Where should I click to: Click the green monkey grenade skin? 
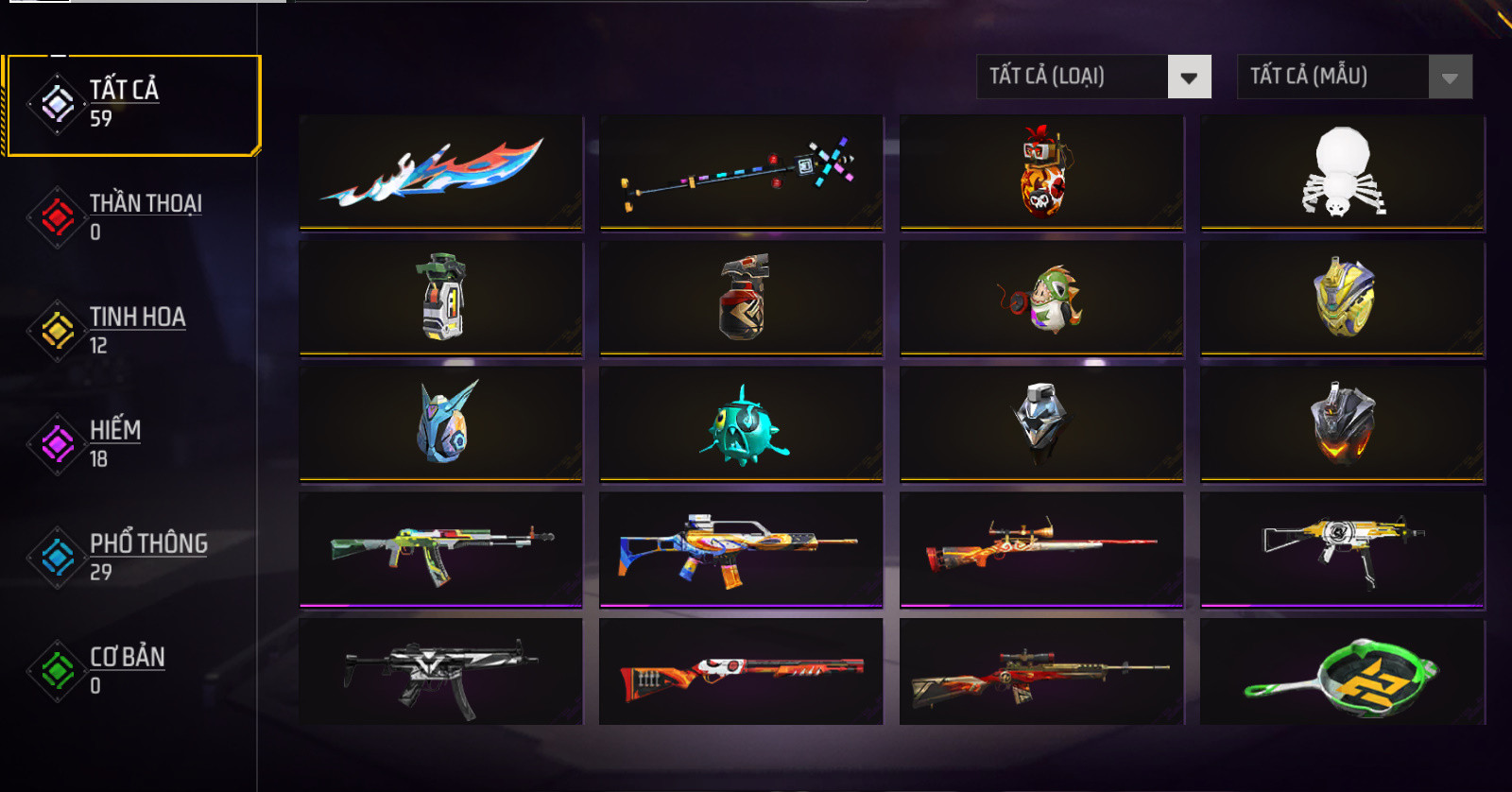[1041, 299]
